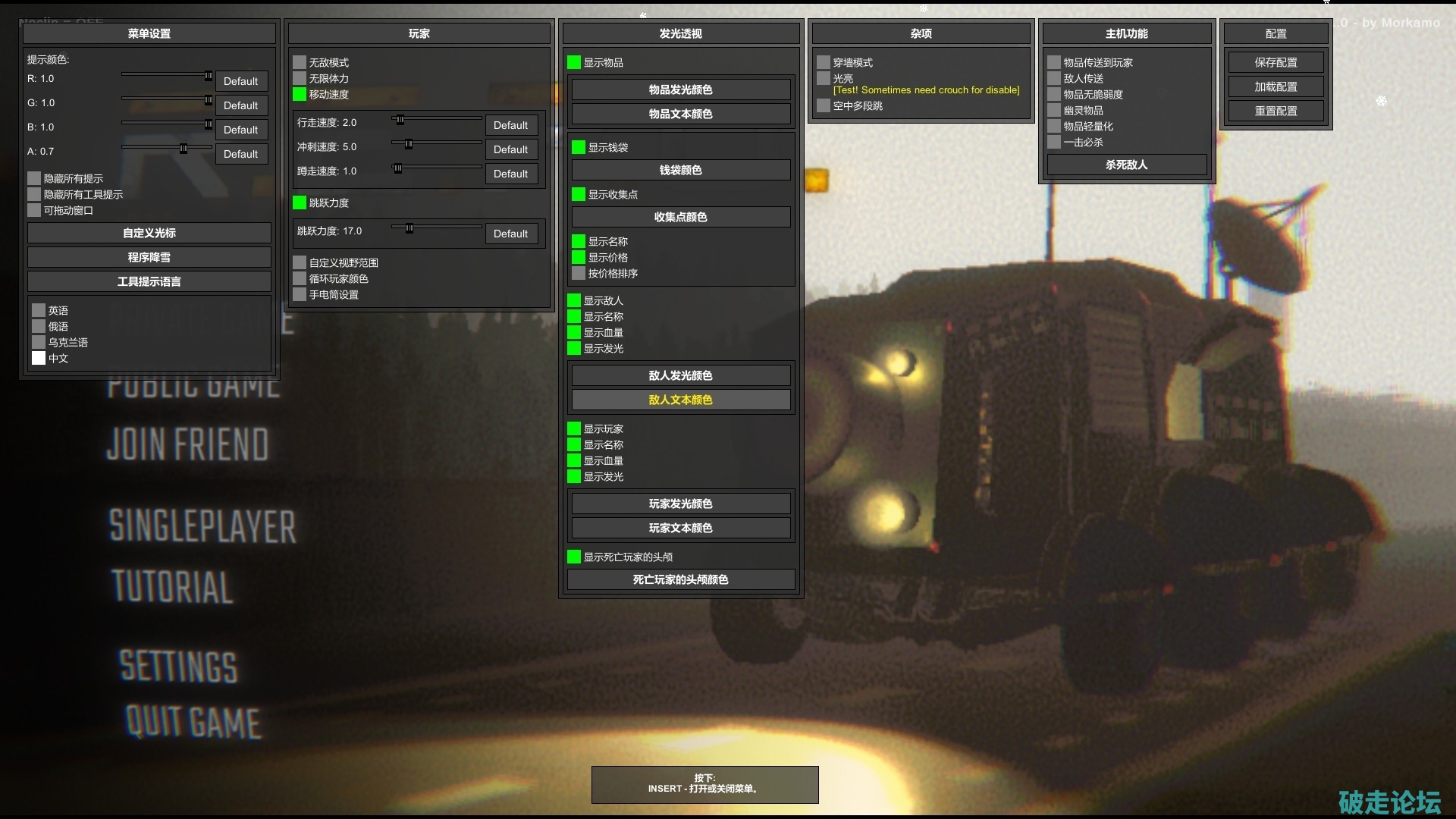1456x819 pixels.
Task: Select 加载配置 in the config panel
Action: [x=1276, y=87]
